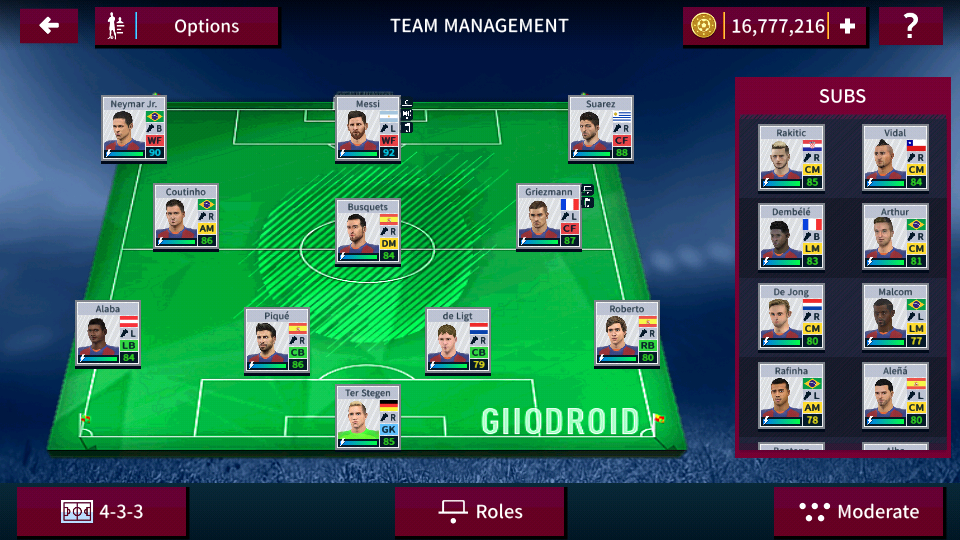Choose Alaba at left back
Screen dimensions: 960x540
point(107,333)
